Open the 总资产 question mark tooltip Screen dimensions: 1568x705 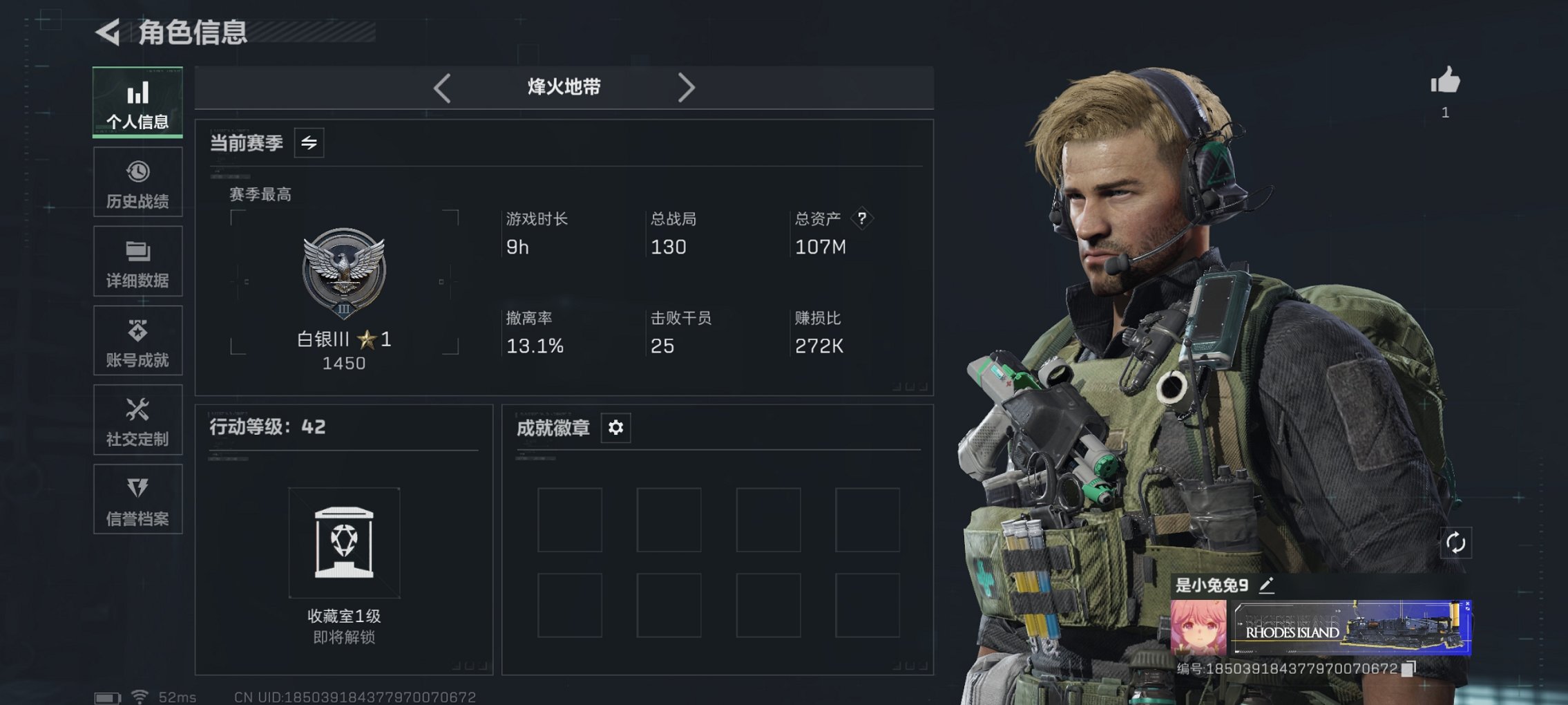tap(863, 218)
